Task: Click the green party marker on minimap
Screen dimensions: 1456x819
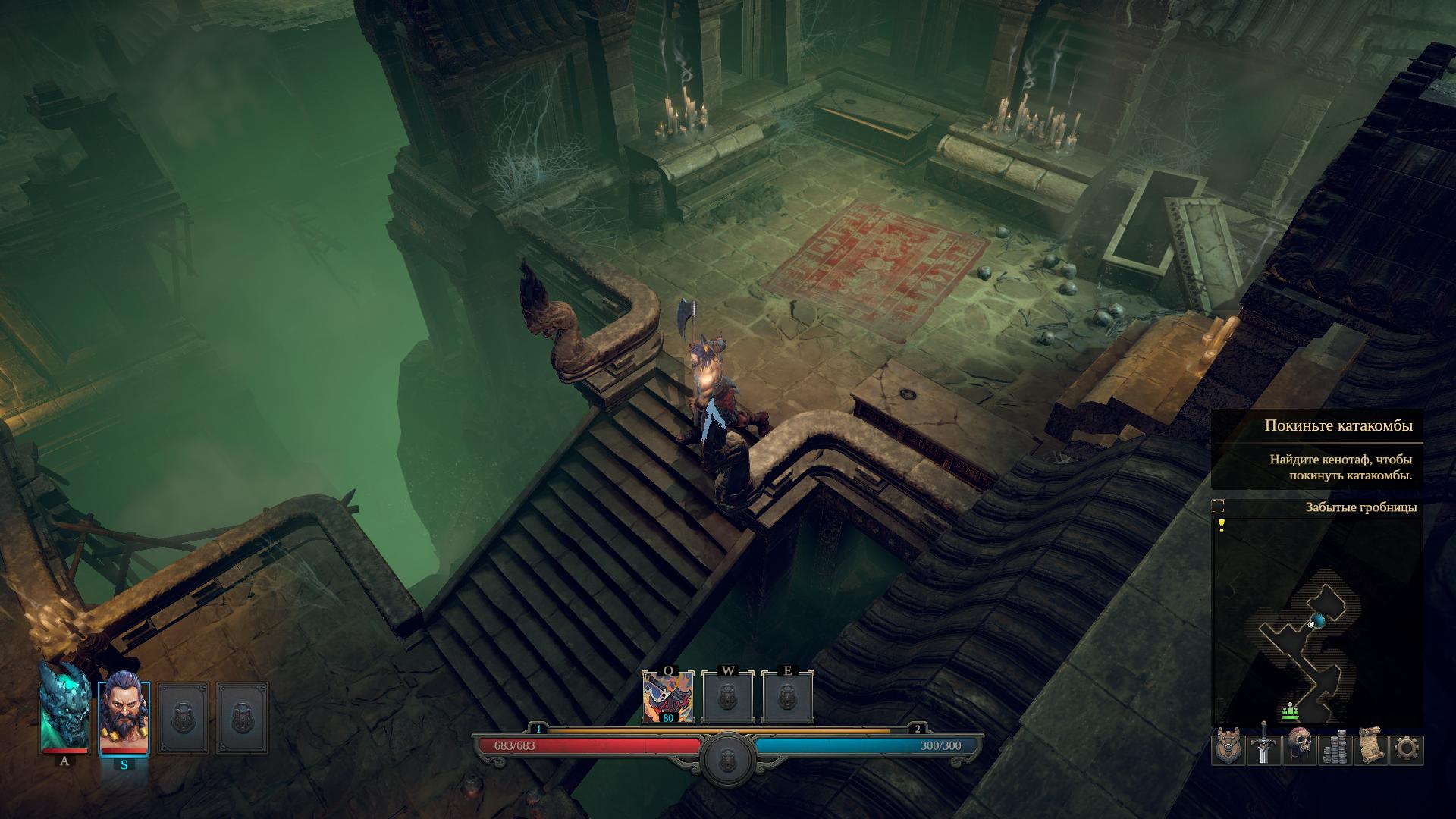Action: pyautogui.click(x=1291, y=711)
